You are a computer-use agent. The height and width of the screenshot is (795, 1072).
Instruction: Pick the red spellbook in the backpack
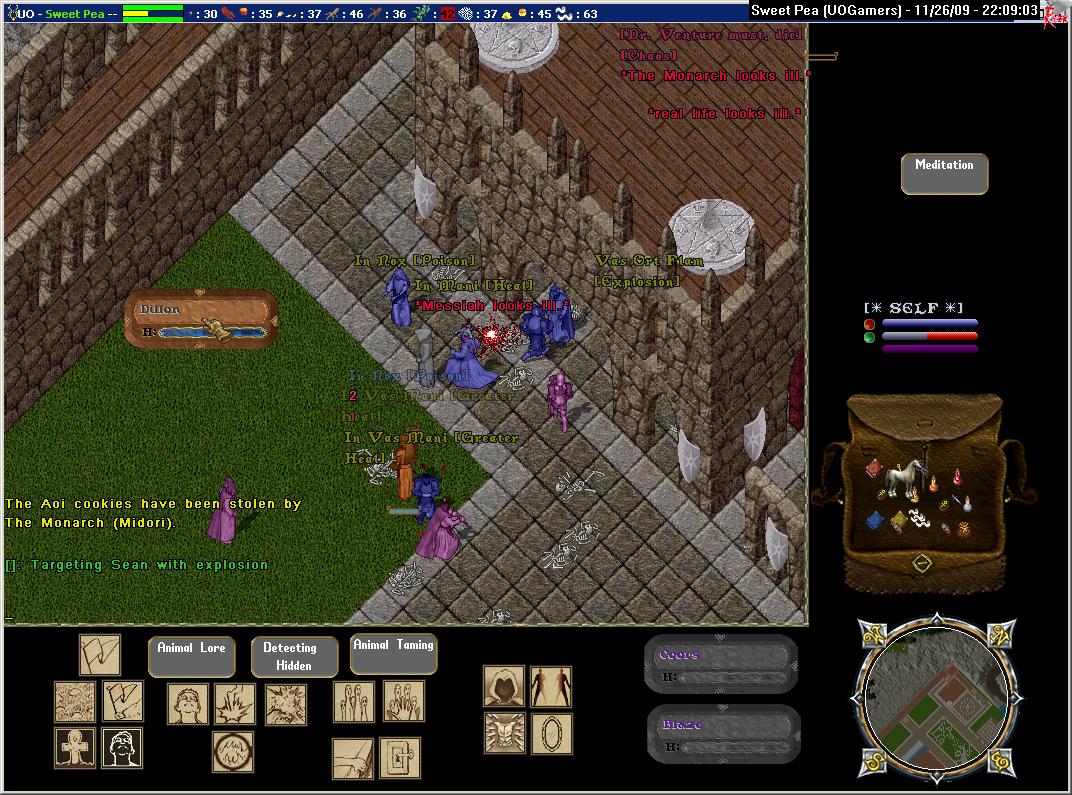pos(872,469)
